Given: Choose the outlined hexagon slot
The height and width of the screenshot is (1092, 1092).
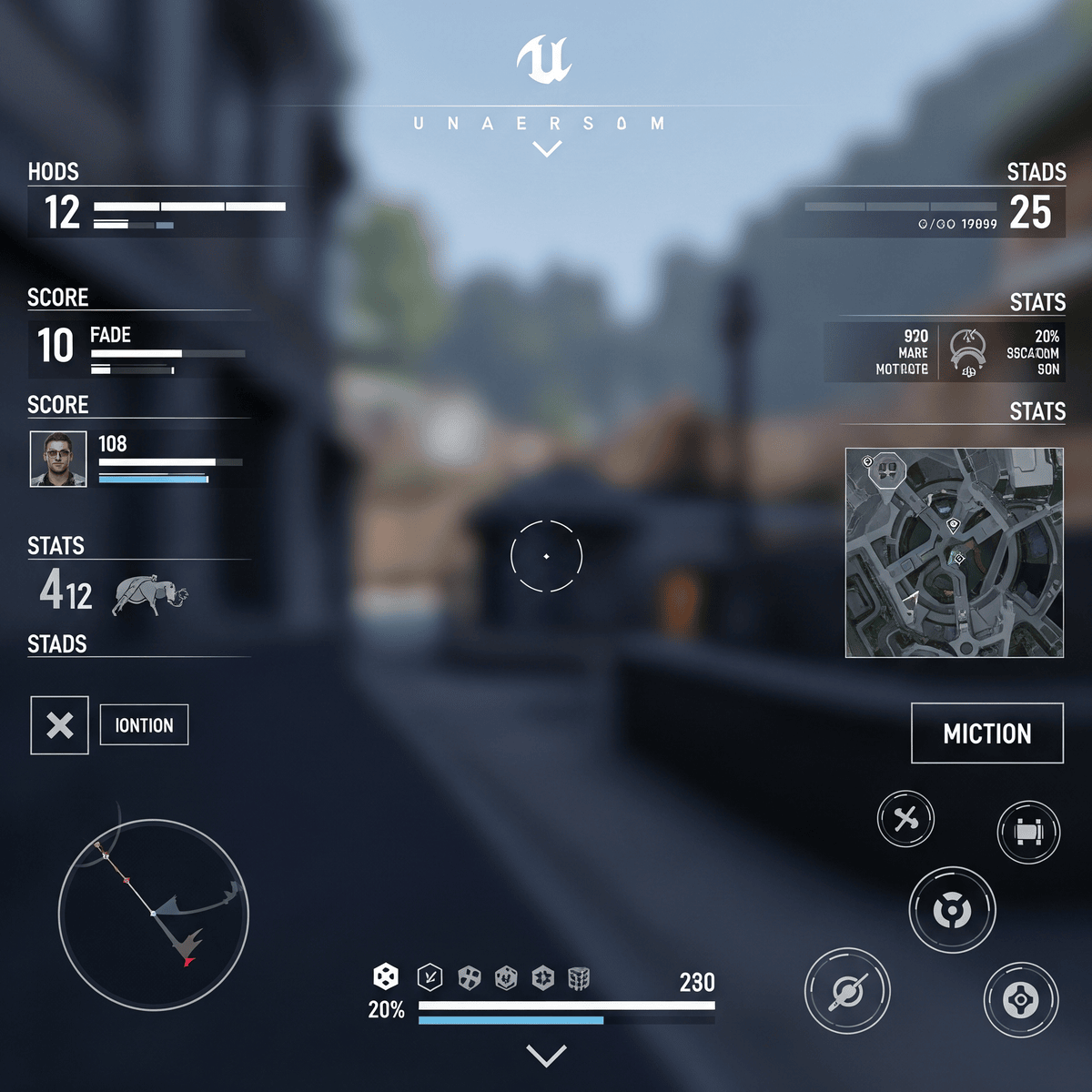Looking at the screenshot, I should (x=430, y=977).
